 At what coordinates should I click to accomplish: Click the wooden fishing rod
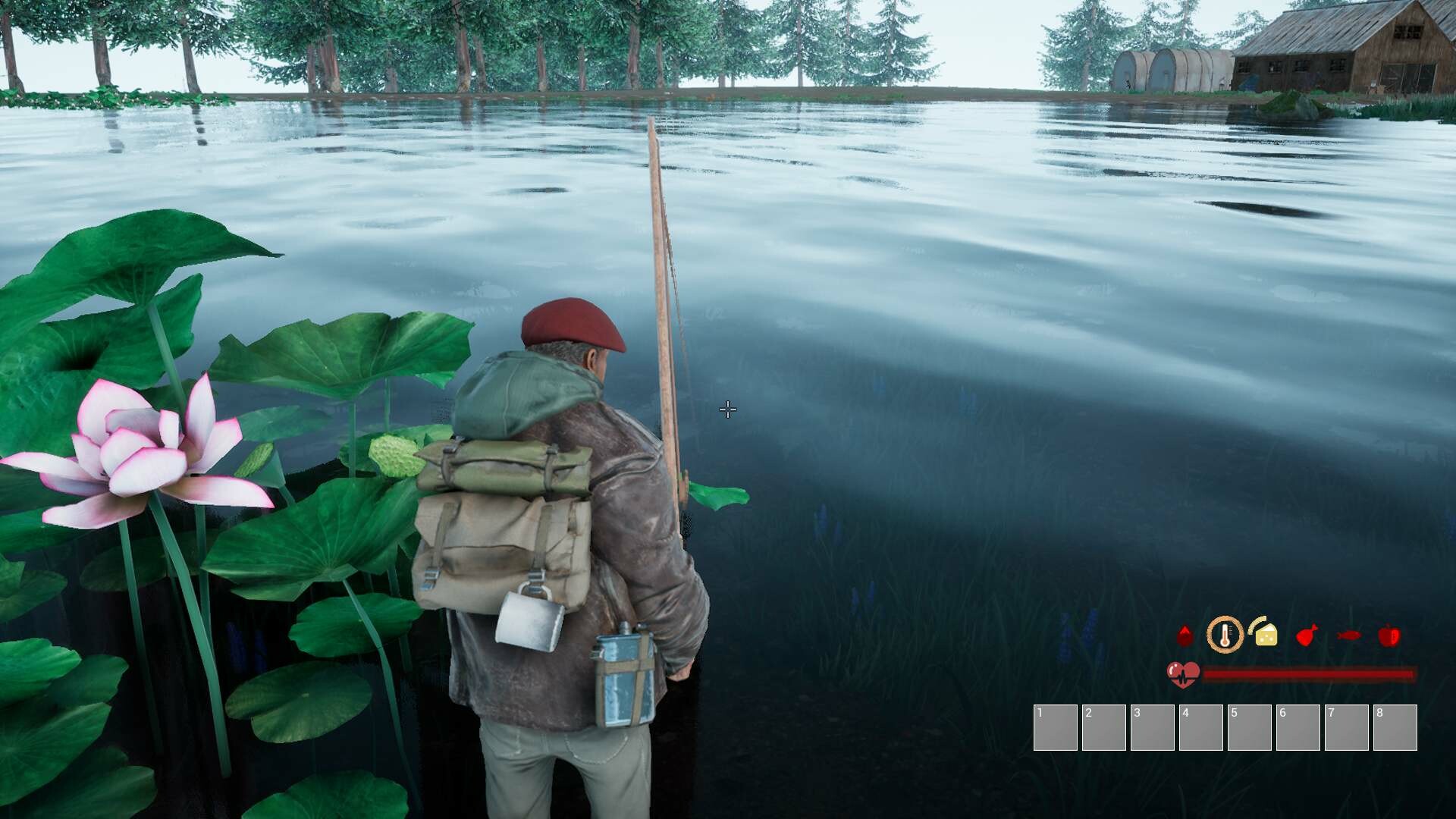click(664, 303)
